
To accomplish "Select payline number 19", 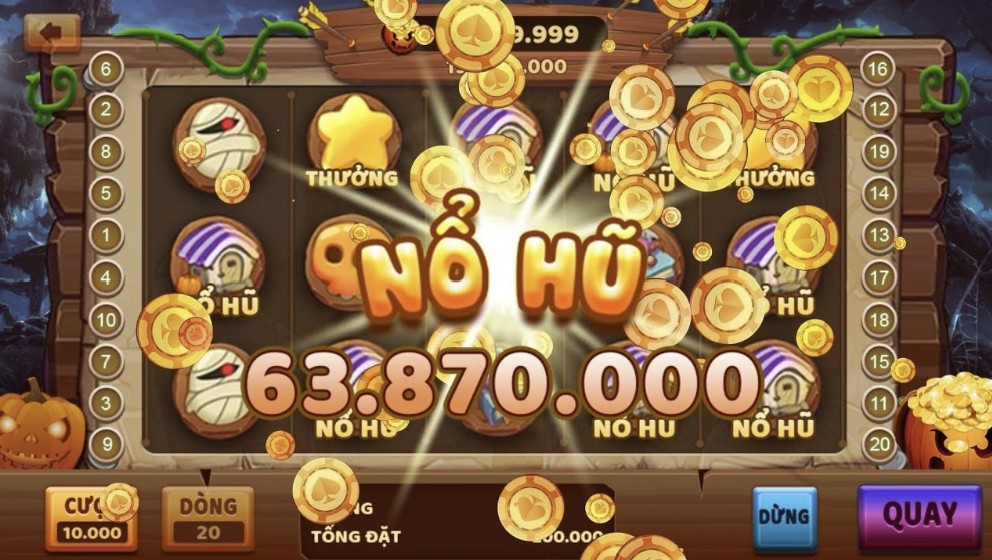I will point(878,152).
